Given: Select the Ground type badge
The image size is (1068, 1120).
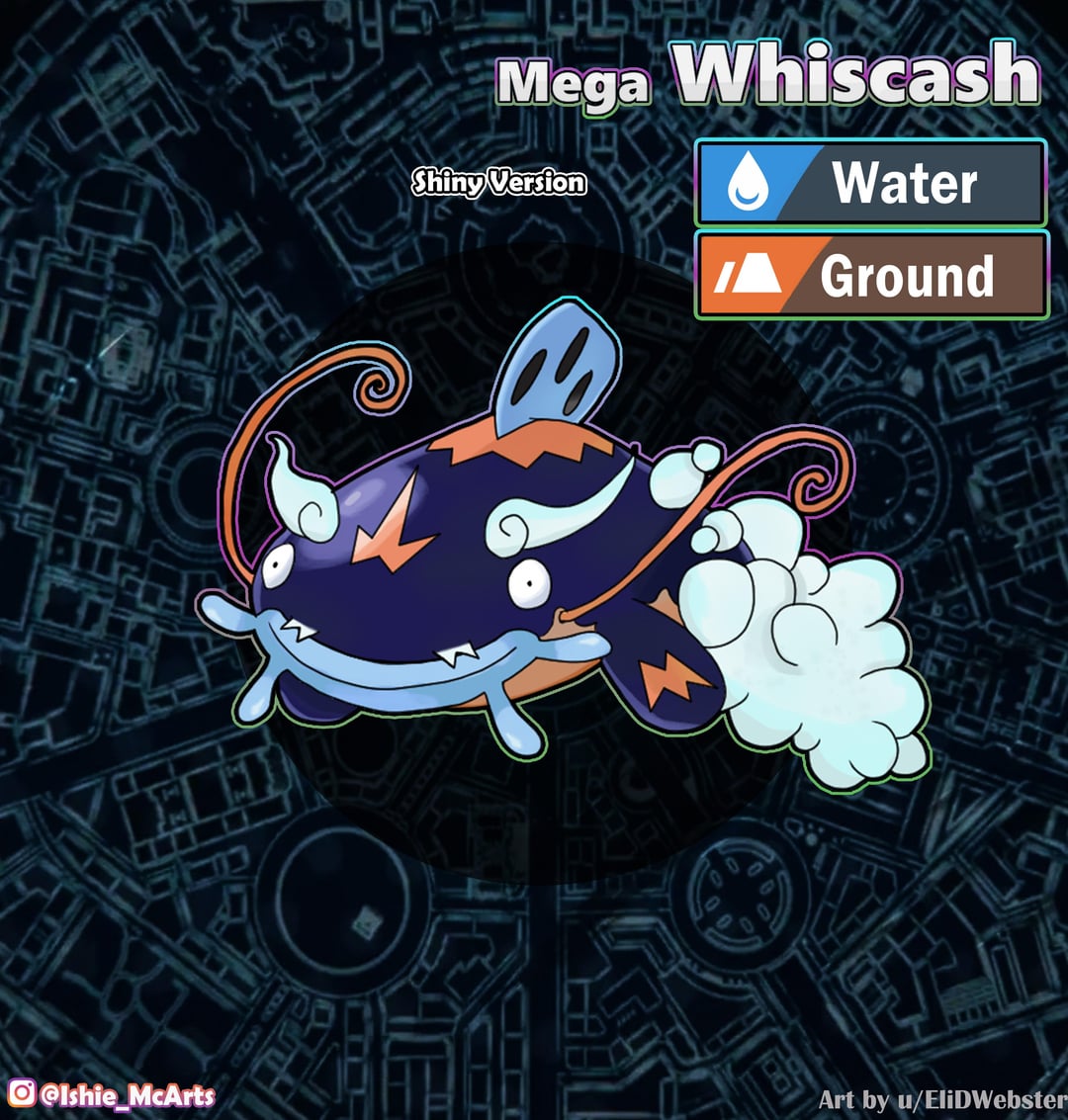Looking at the screenshot, I should [x=871, y=275].
